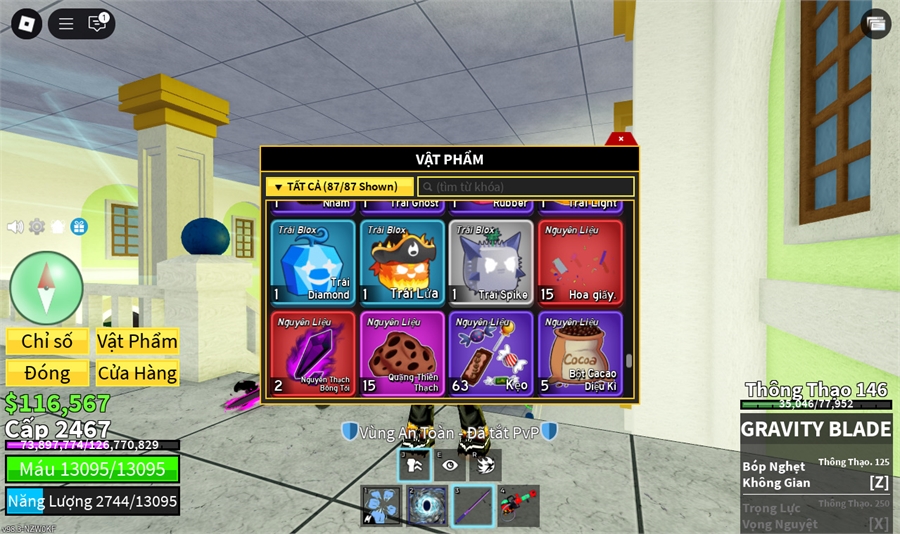The height and width of the screenshot is (534, 900).
Task: Open the Roblox menu logo button
Action: coord(26,24)
